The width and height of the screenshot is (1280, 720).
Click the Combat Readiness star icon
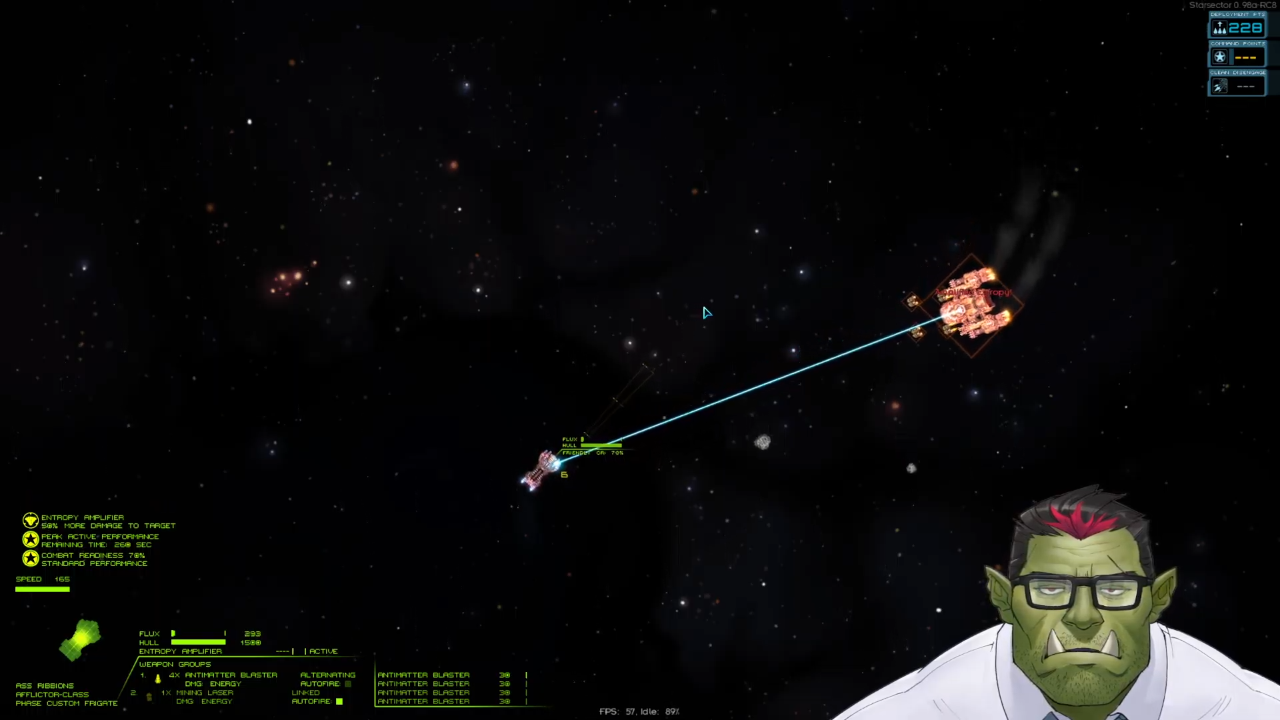click(31, 558)
